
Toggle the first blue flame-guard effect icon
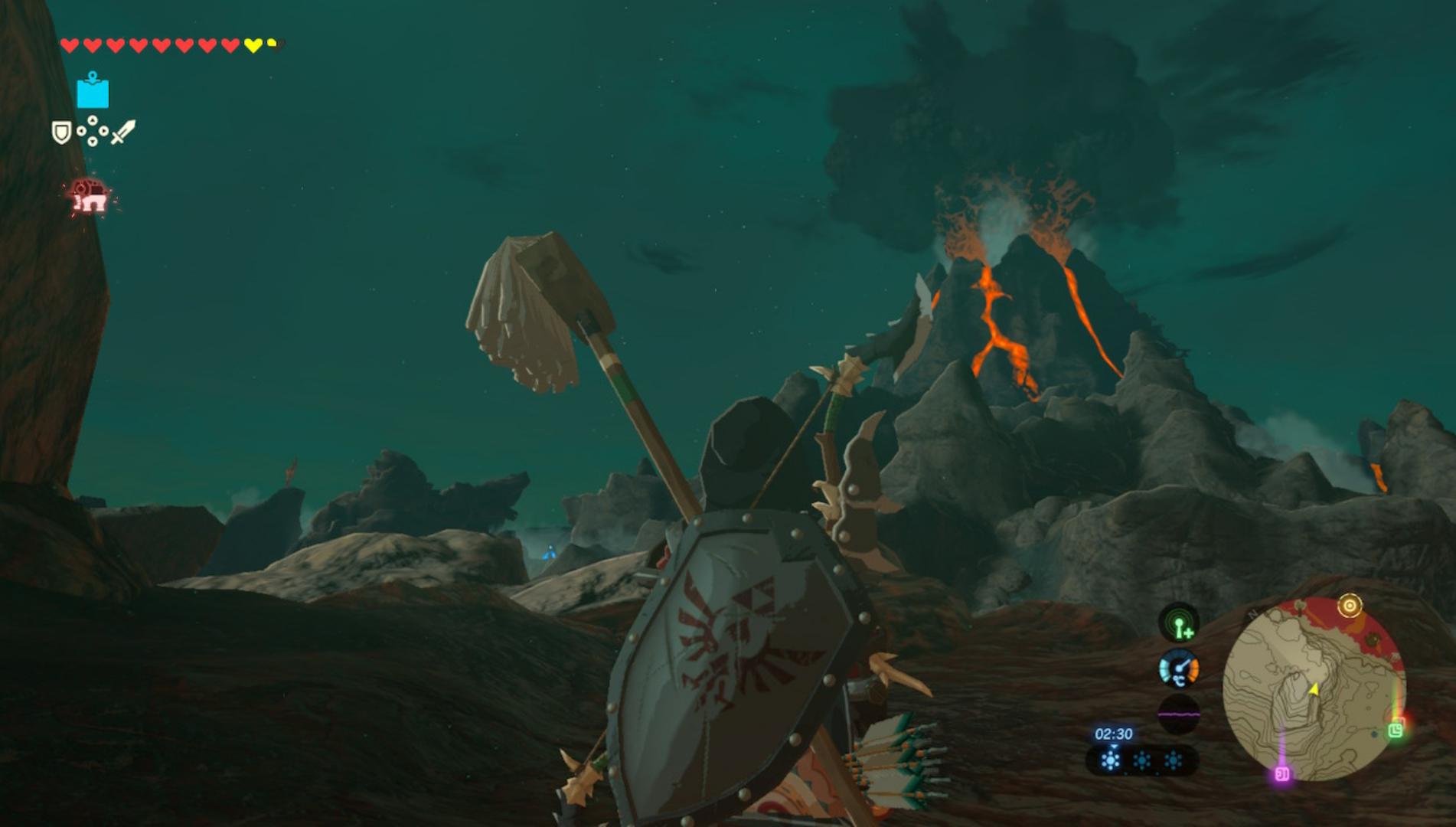click(x=1109, y=760)
